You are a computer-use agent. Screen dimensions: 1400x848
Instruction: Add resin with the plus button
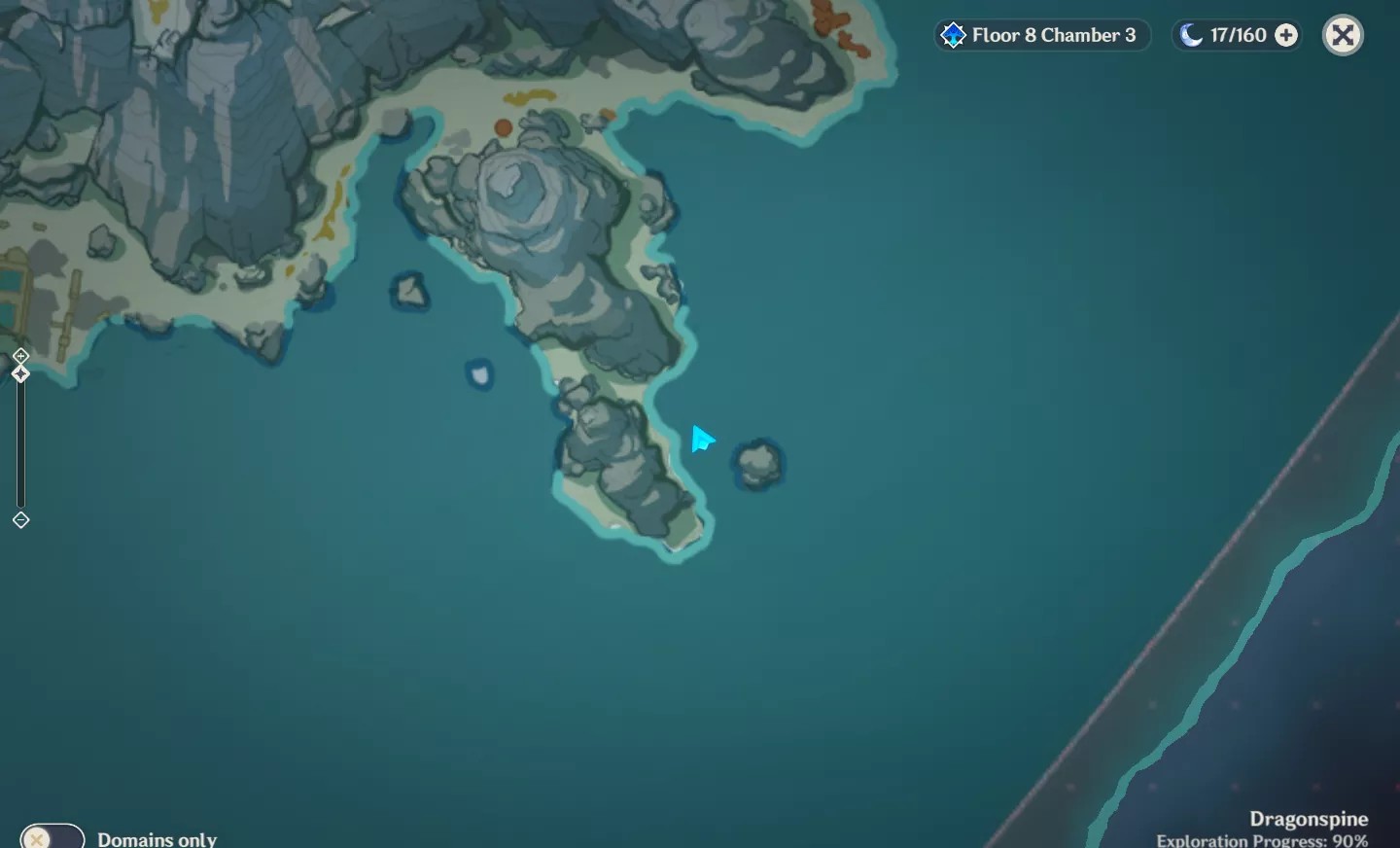[x=1286, y=36]
